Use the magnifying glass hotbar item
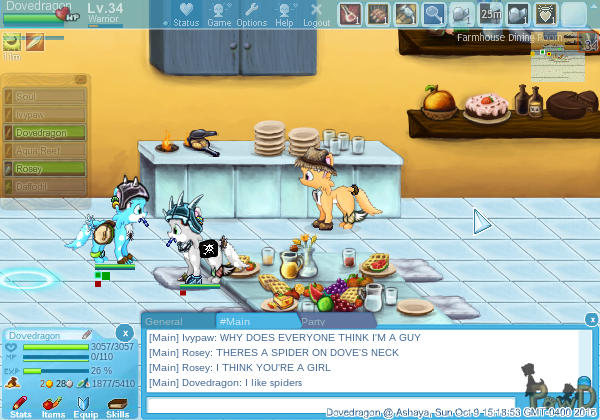 coord(434,14)
